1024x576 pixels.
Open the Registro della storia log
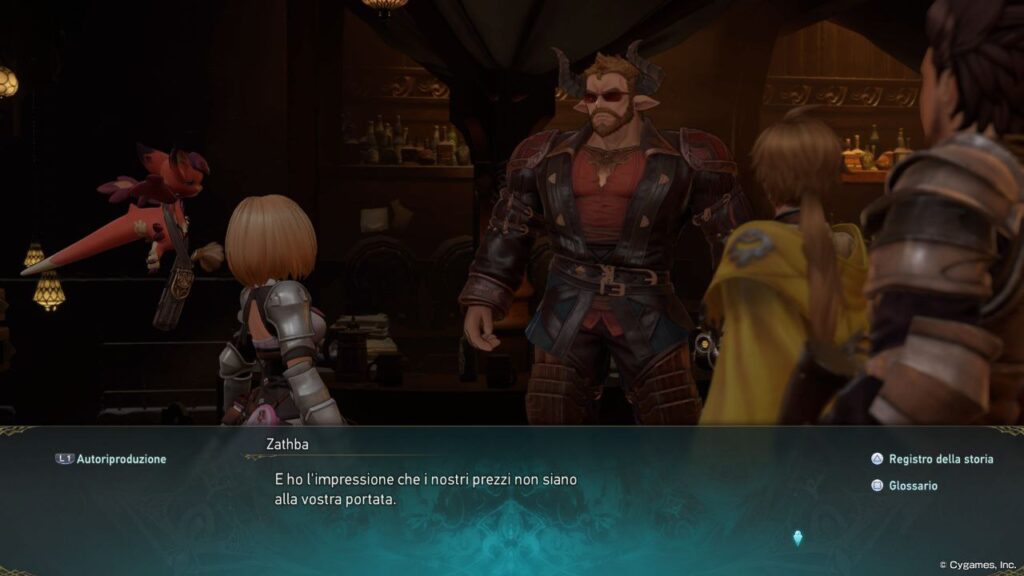933,459
